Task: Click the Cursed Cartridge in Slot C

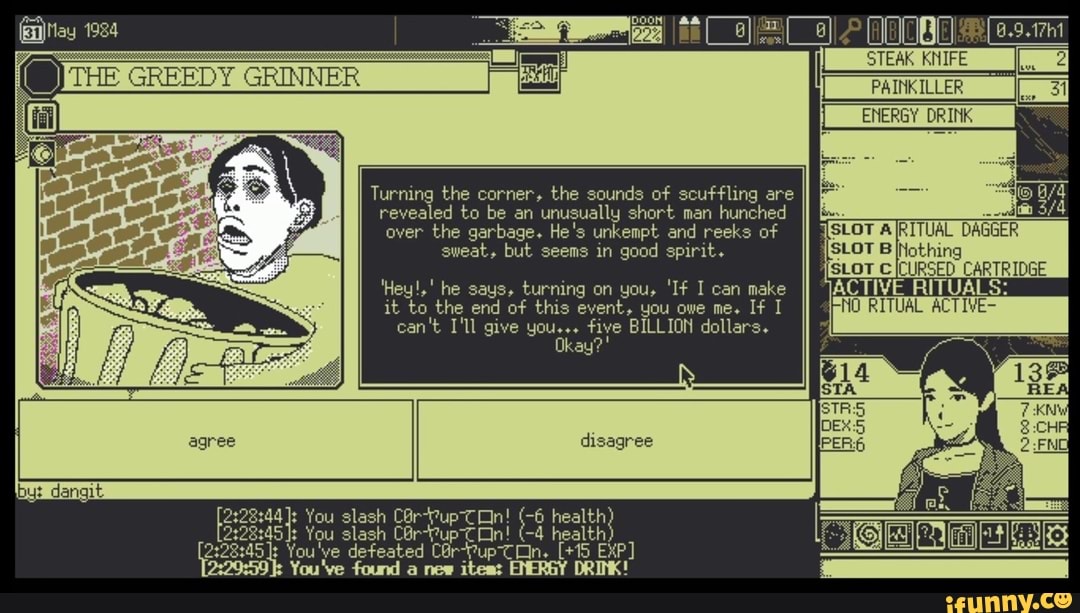Action: click(971, 268)
